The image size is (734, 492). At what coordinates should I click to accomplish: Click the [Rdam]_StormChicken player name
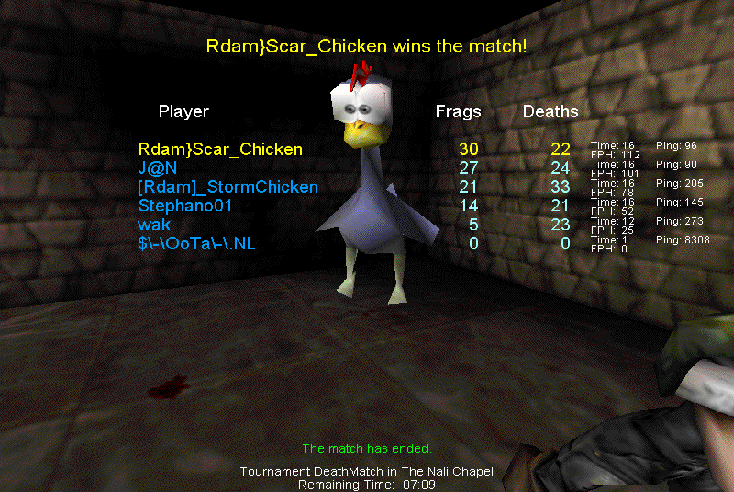(228, 187)
